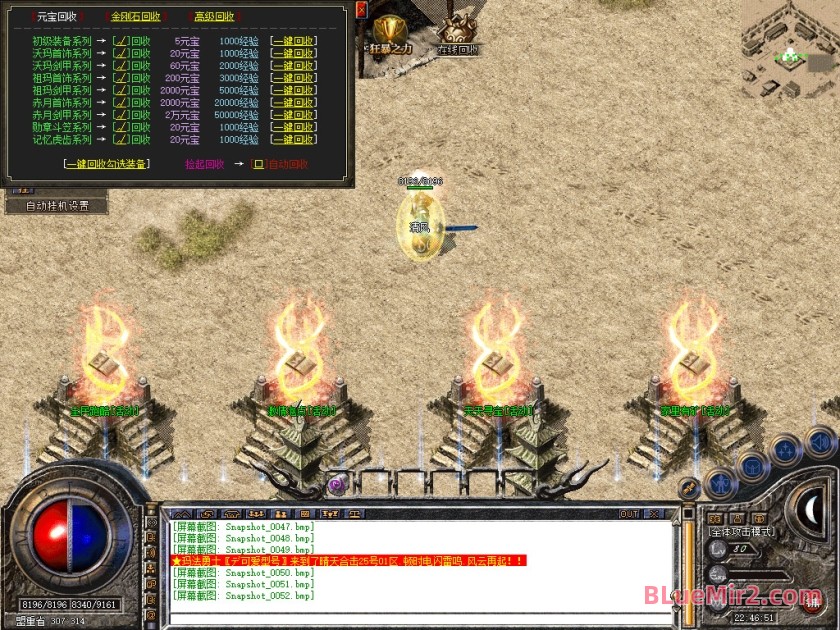Toggle the 初级装备系列 recycle checkbox

[x=120, y=41]
